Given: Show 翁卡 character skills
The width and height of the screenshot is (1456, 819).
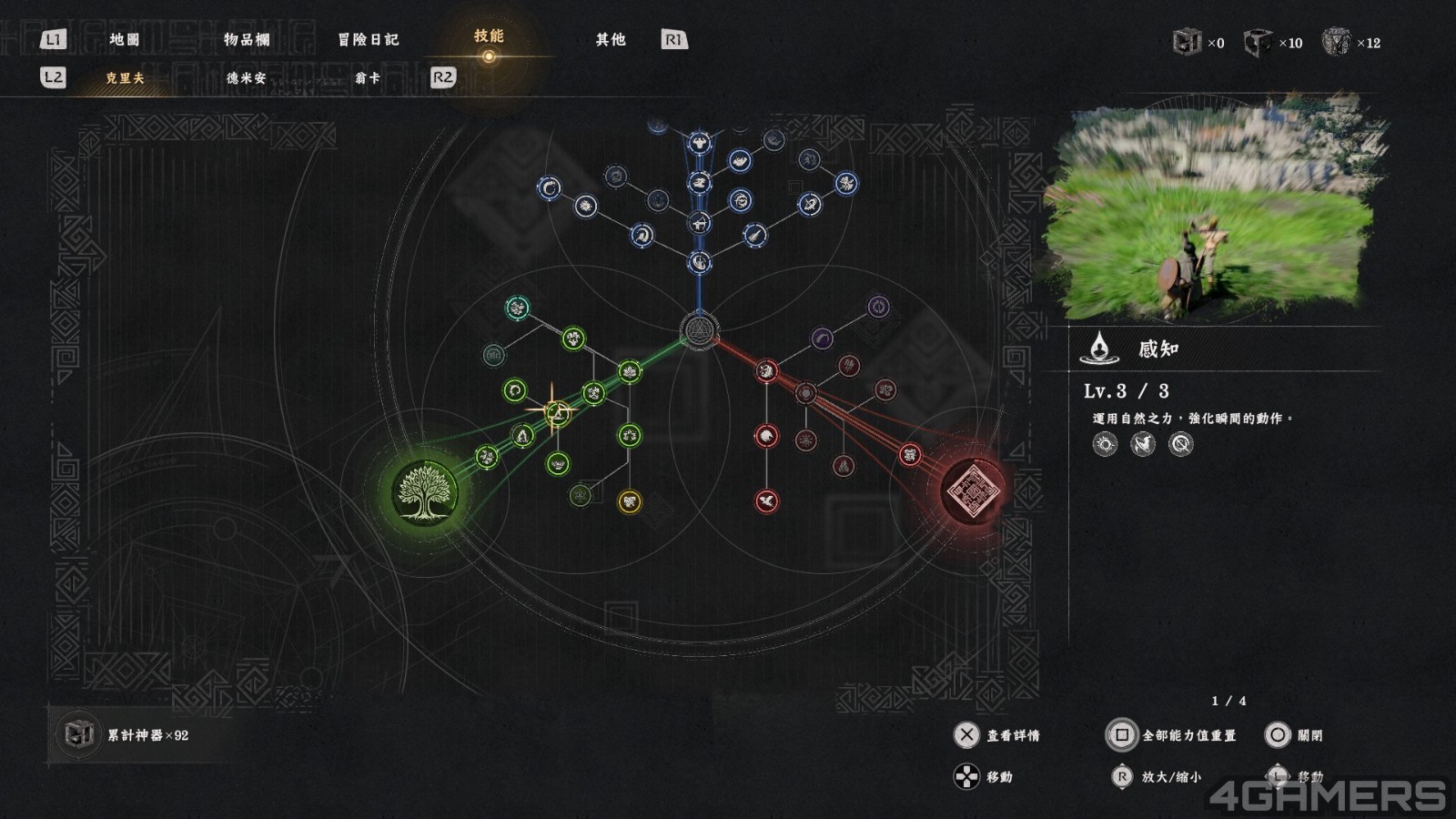Looking at the screenshot, I should 368,78.
